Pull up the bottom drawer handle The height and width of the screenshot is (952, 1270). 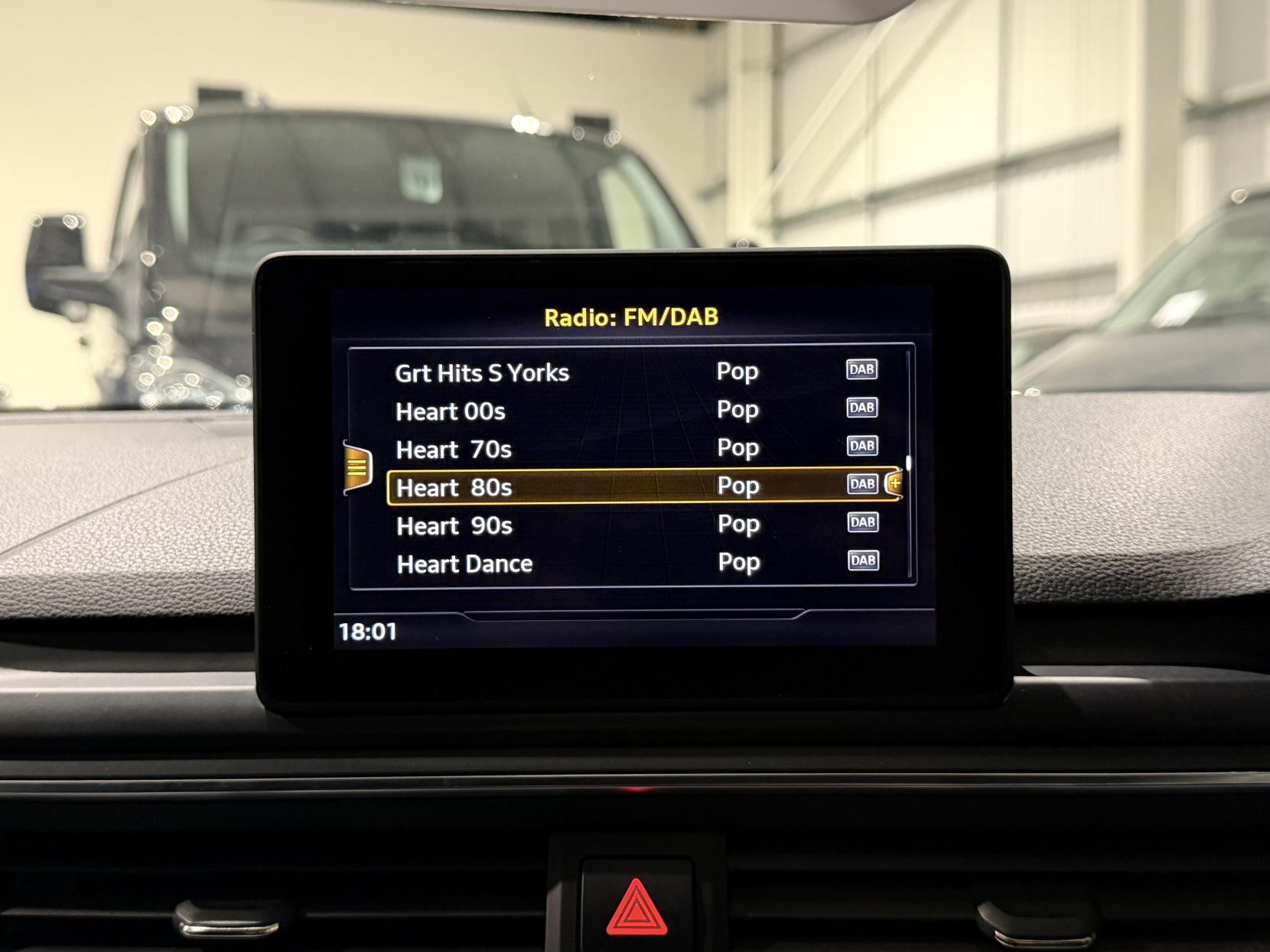pos(633,615)
